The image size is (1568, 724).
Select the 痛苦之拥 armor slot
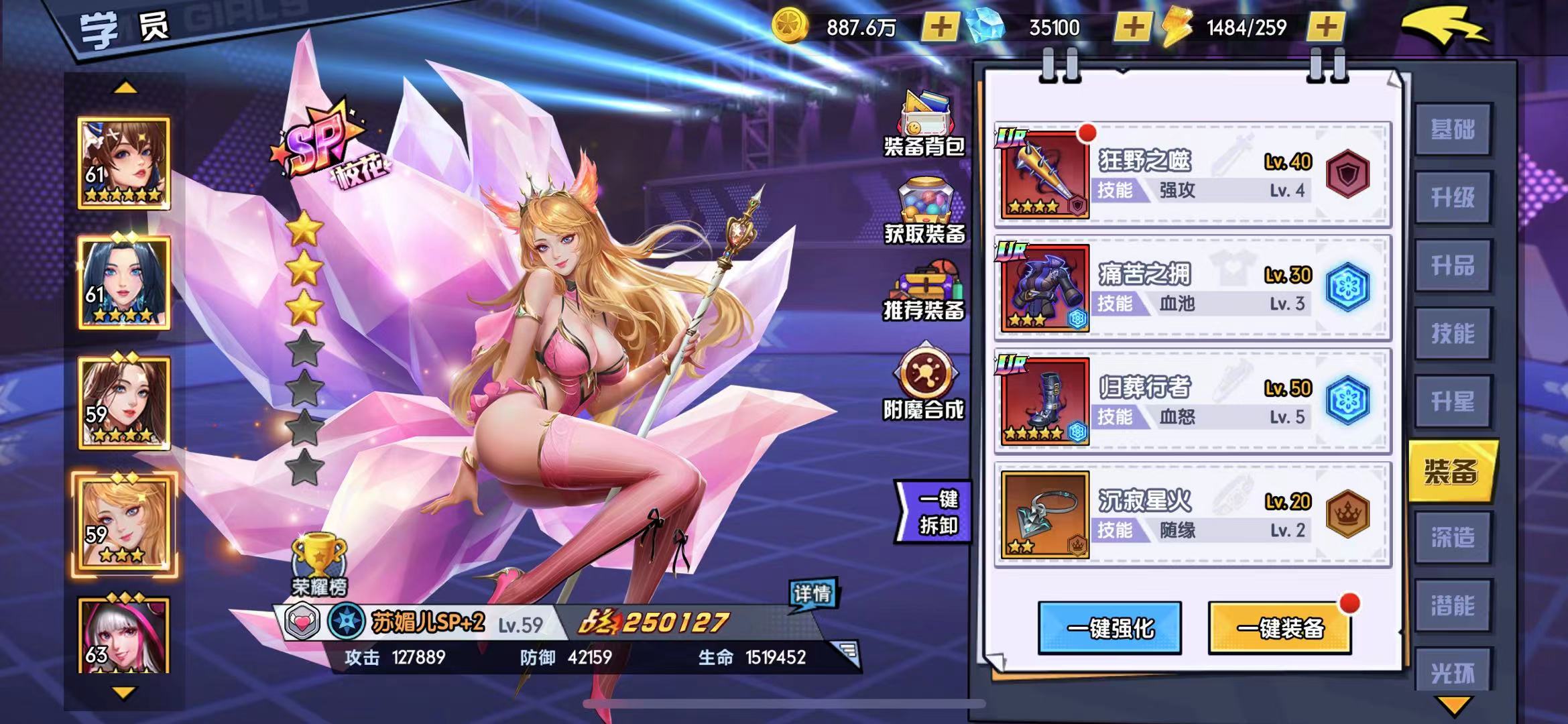click(x=1044, y=288)
